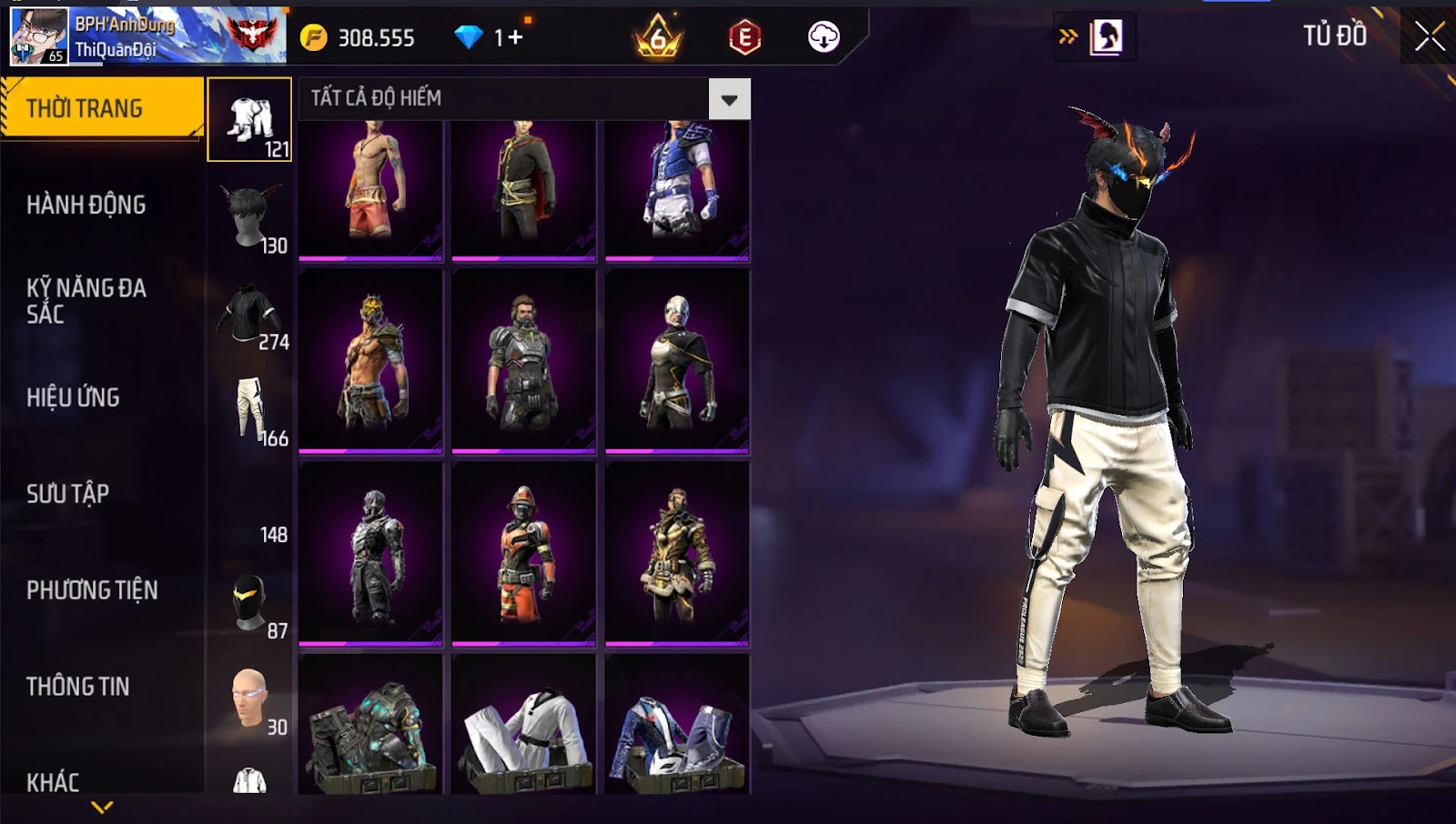View the pants category showing 166

coord(250,409)
